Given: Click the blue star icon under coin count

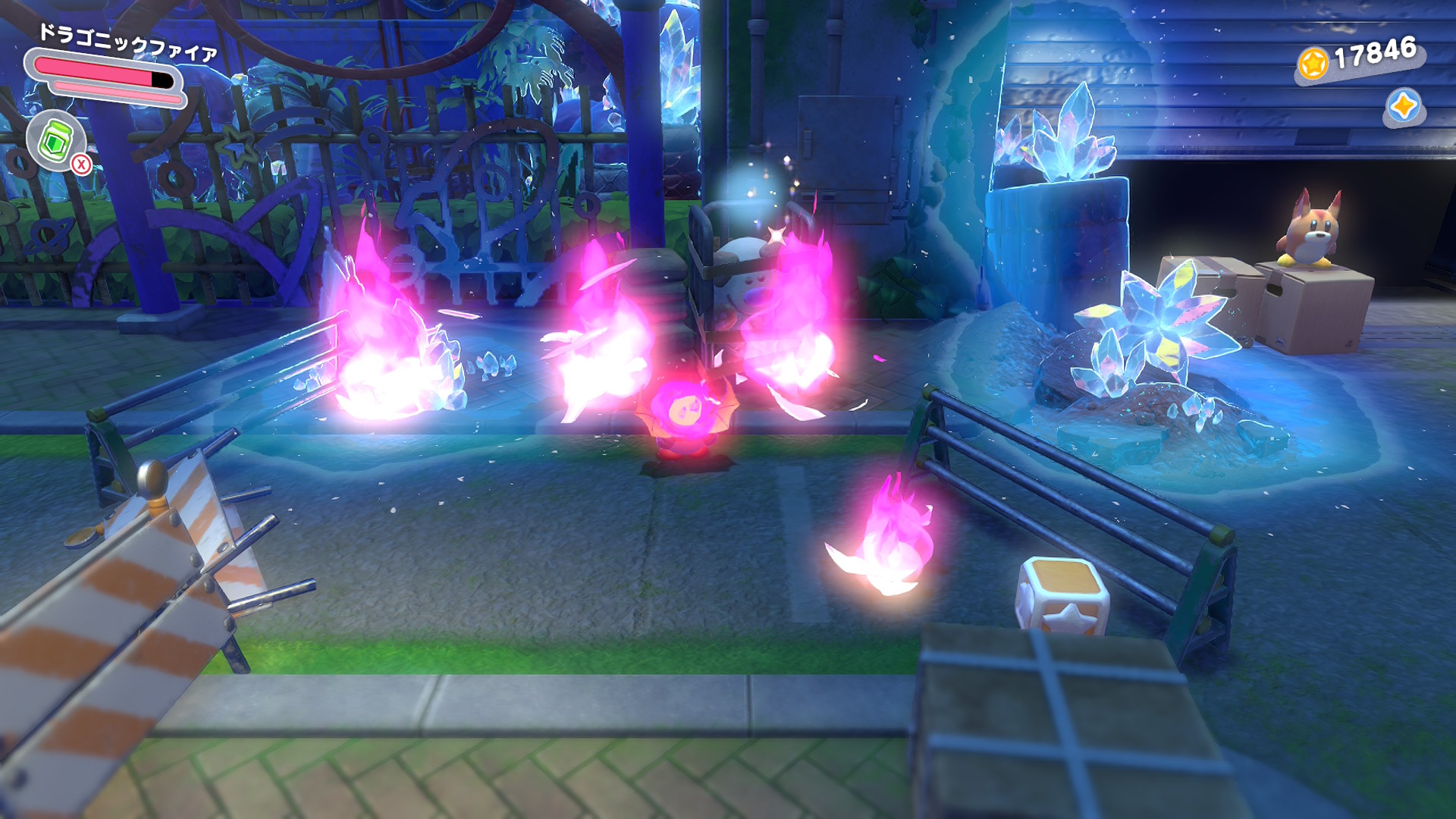Looking at the screenshot, I should click(1403, 107).
